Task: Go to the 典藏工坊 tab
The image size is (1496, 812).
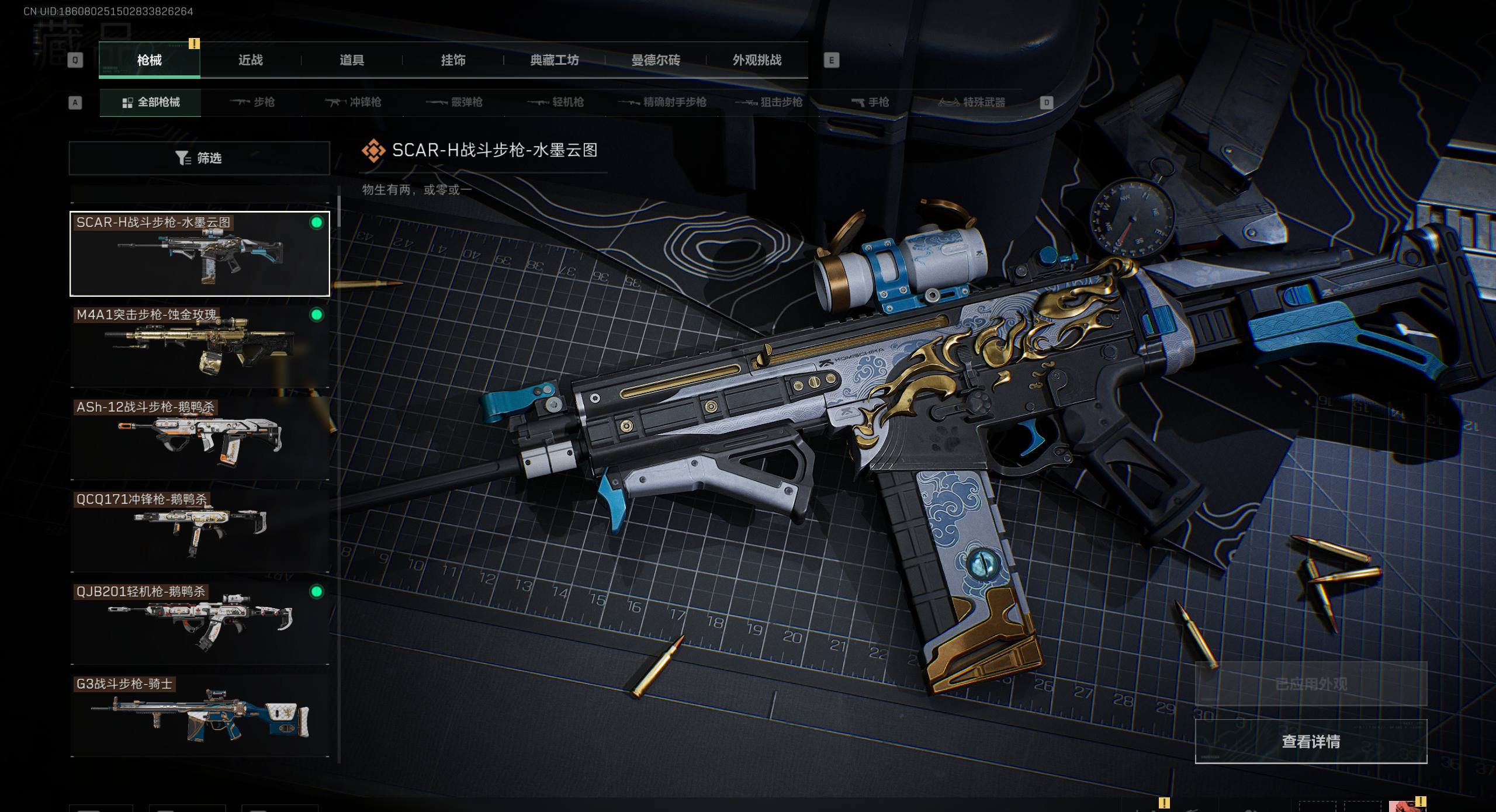Action: (x=554, y=60)
